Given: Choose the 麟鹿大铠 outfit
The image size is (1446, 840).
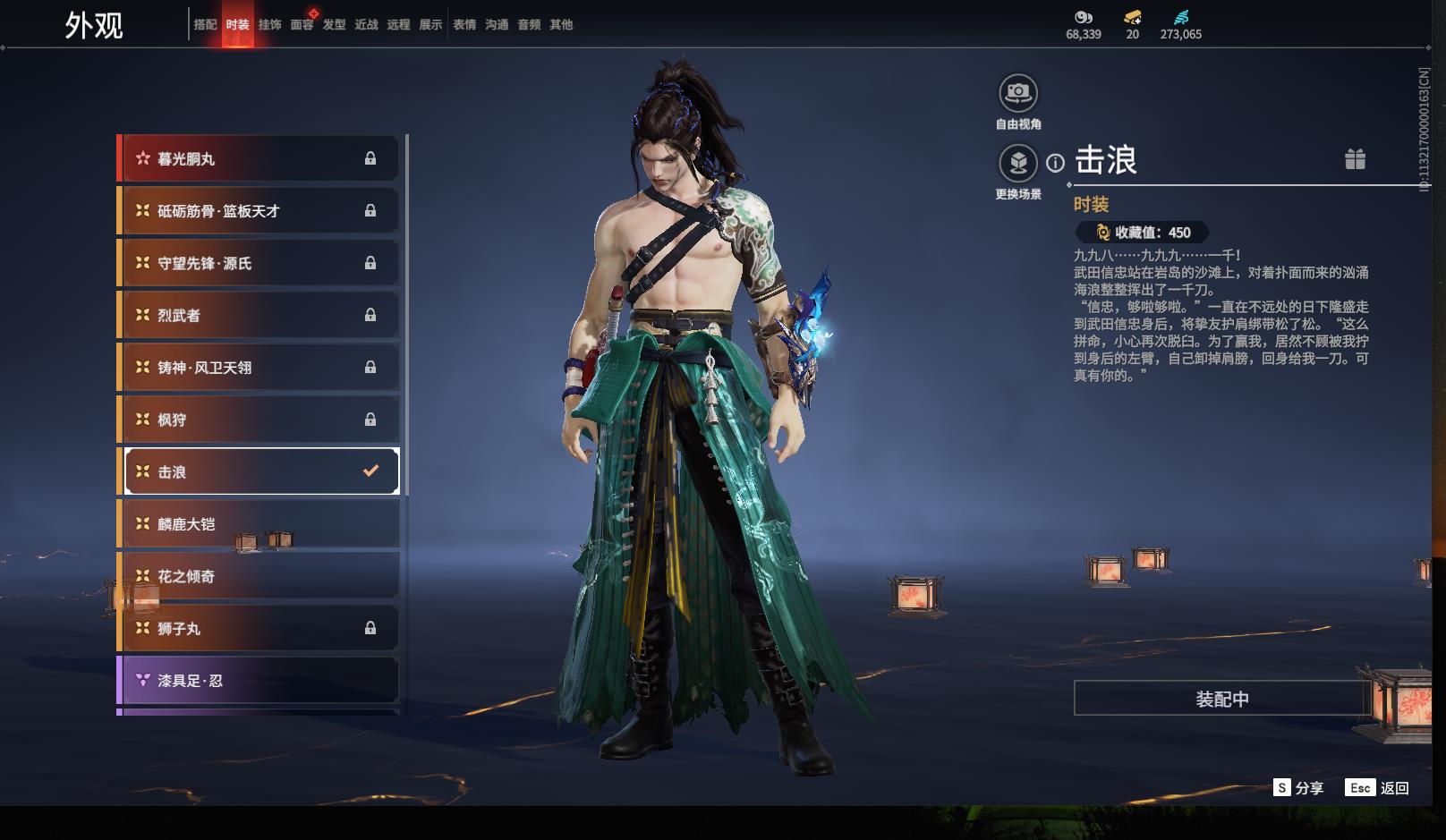Looking at the screenshot, I should [259, 524].
